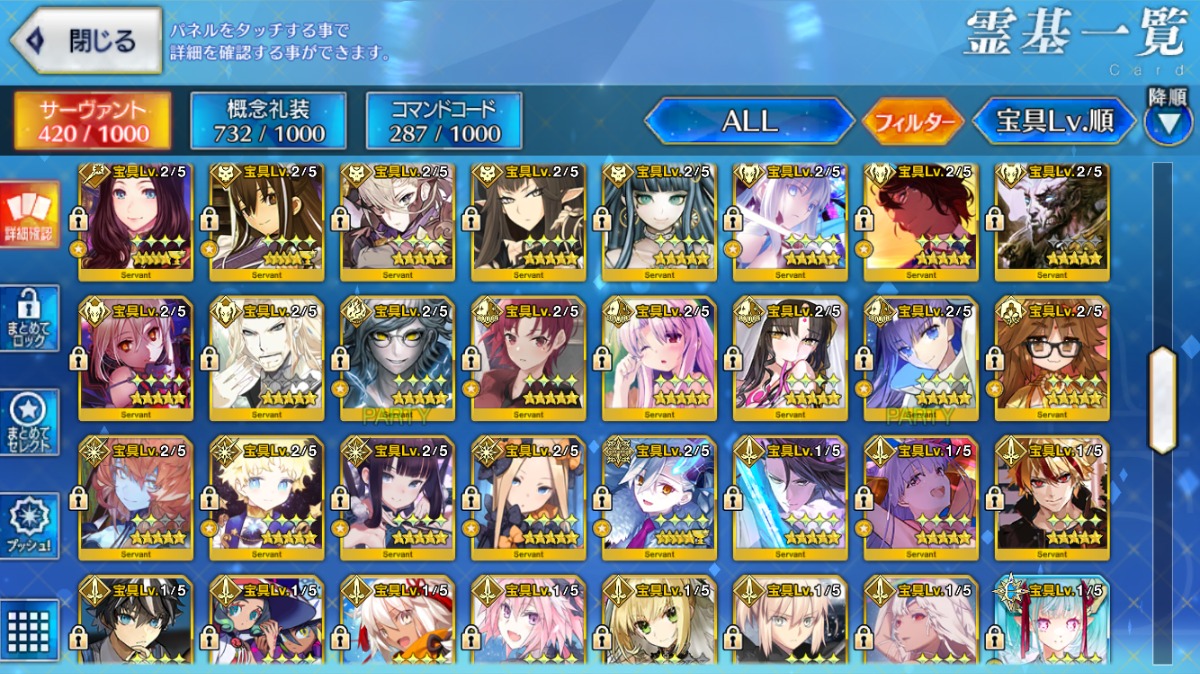Choose the ALL class selector

(749, 122)
